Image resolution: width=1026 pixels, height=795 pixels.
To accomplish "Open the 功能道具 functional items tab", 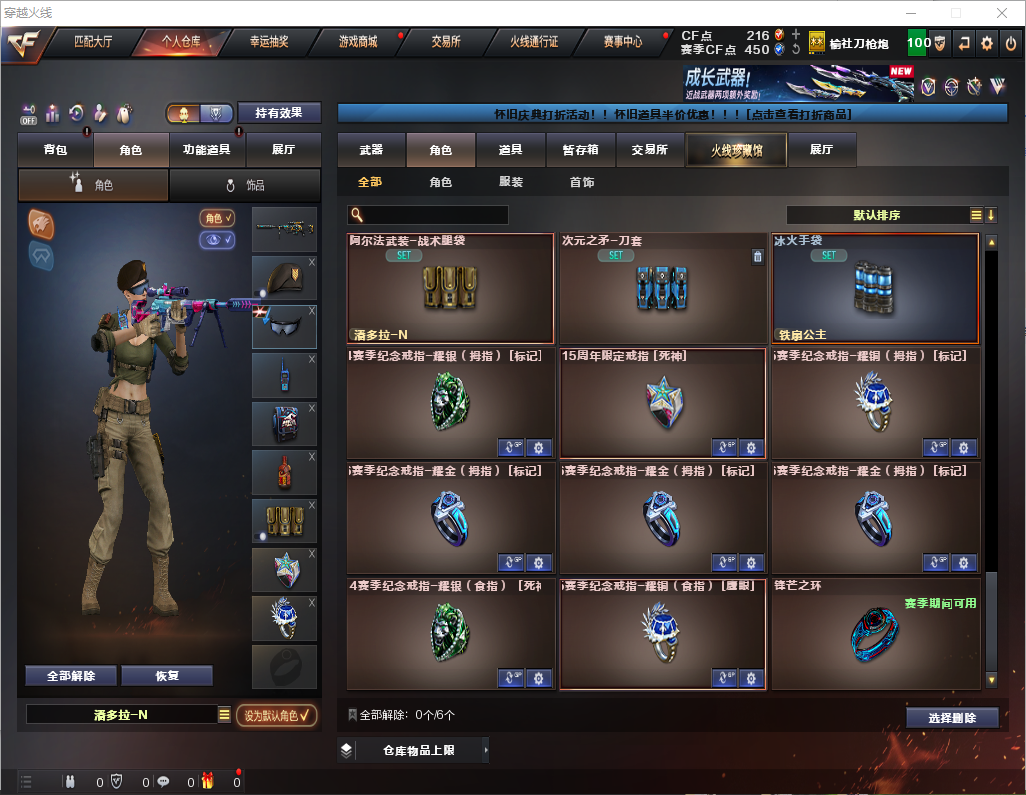I will pos(207,150).
